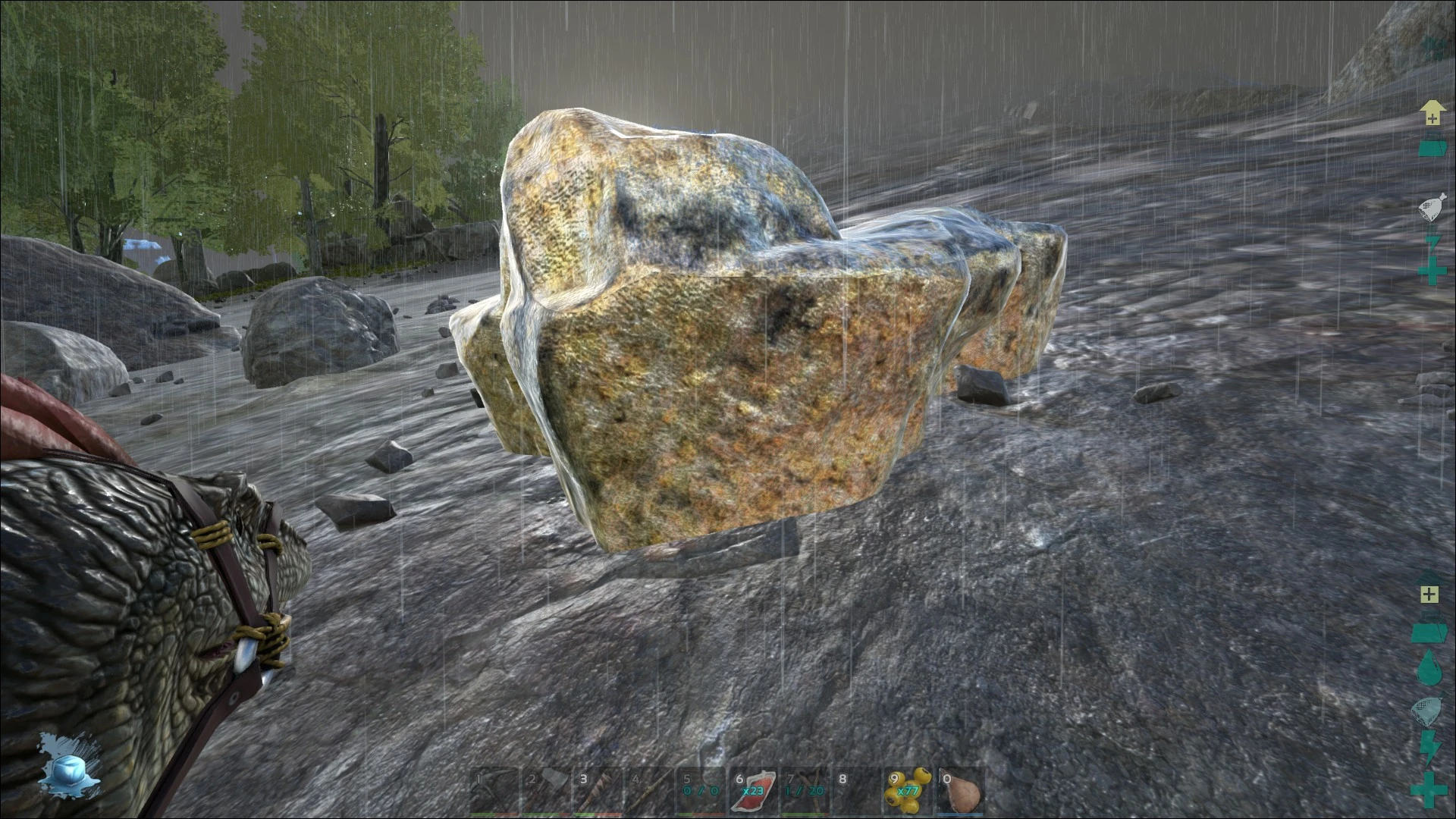Select the stone hatchet in slot 2
This screenshot has height=819, width=1456.
coord(548,790)
